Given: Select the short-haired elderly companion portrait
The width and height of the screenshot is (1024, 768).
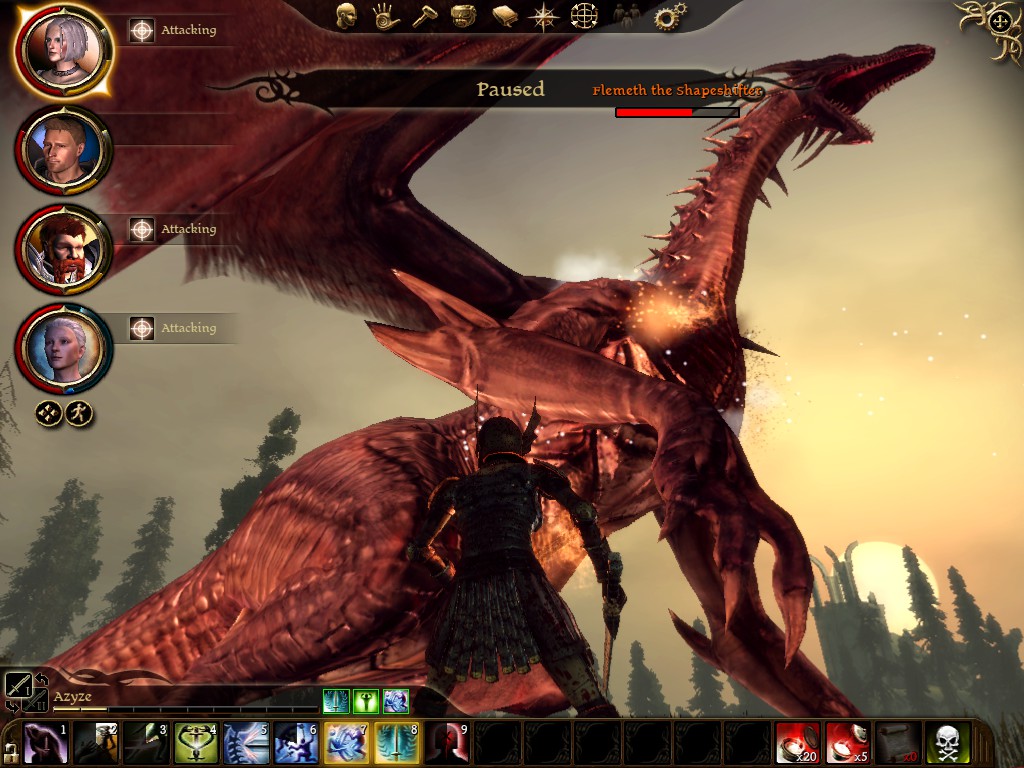Looking at the screenshot, I should (63, 349).
